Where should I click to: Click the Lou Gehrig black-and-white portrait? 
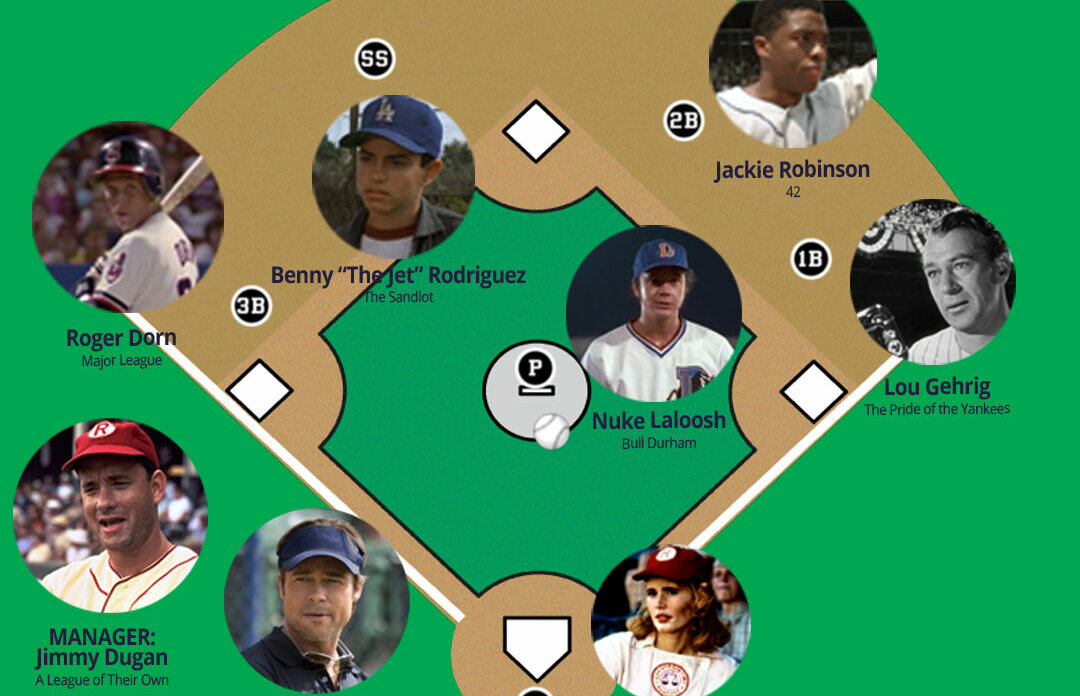[933, 282]
